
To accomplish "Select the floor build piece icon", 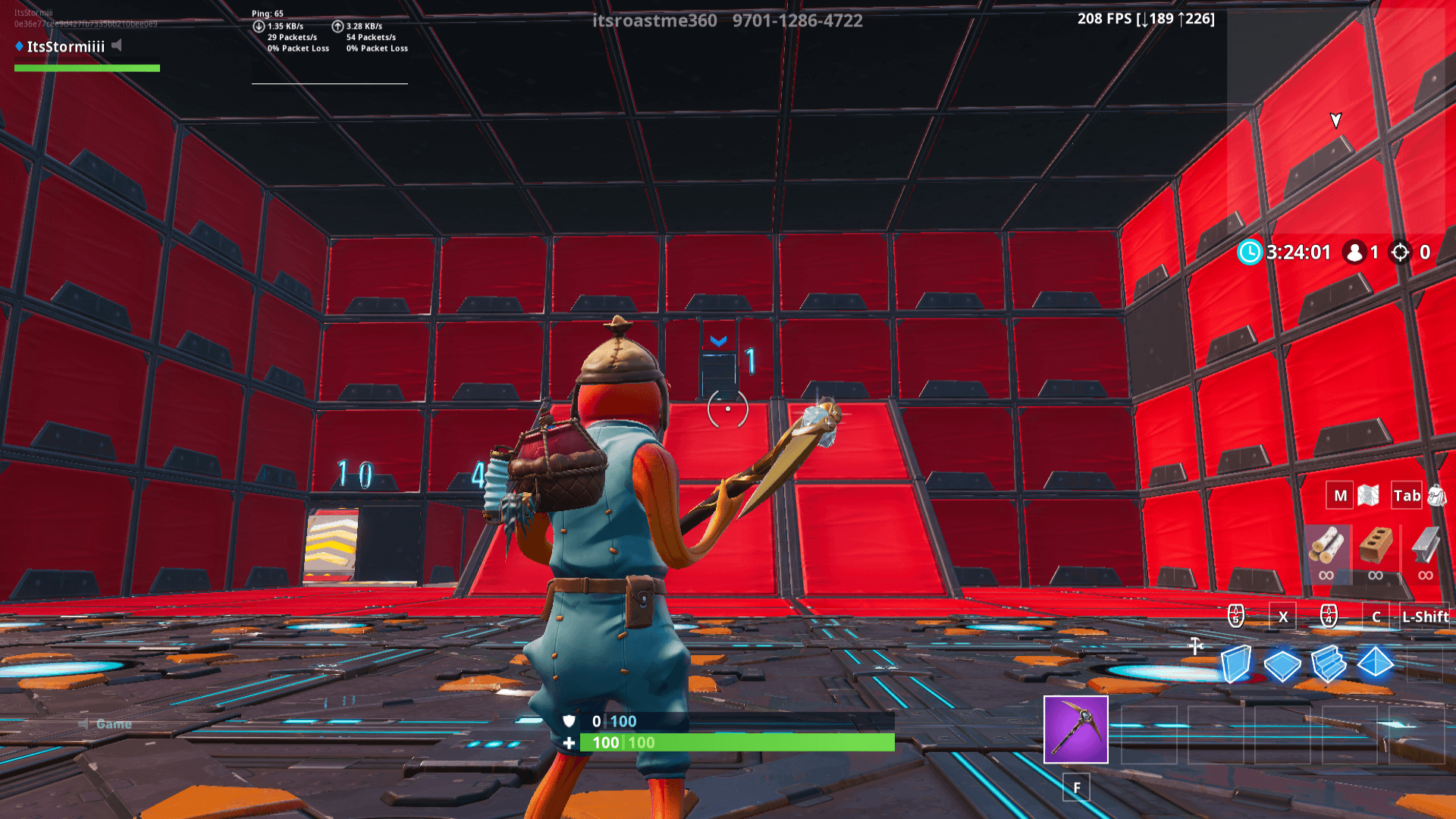I will click(1282, 664).
